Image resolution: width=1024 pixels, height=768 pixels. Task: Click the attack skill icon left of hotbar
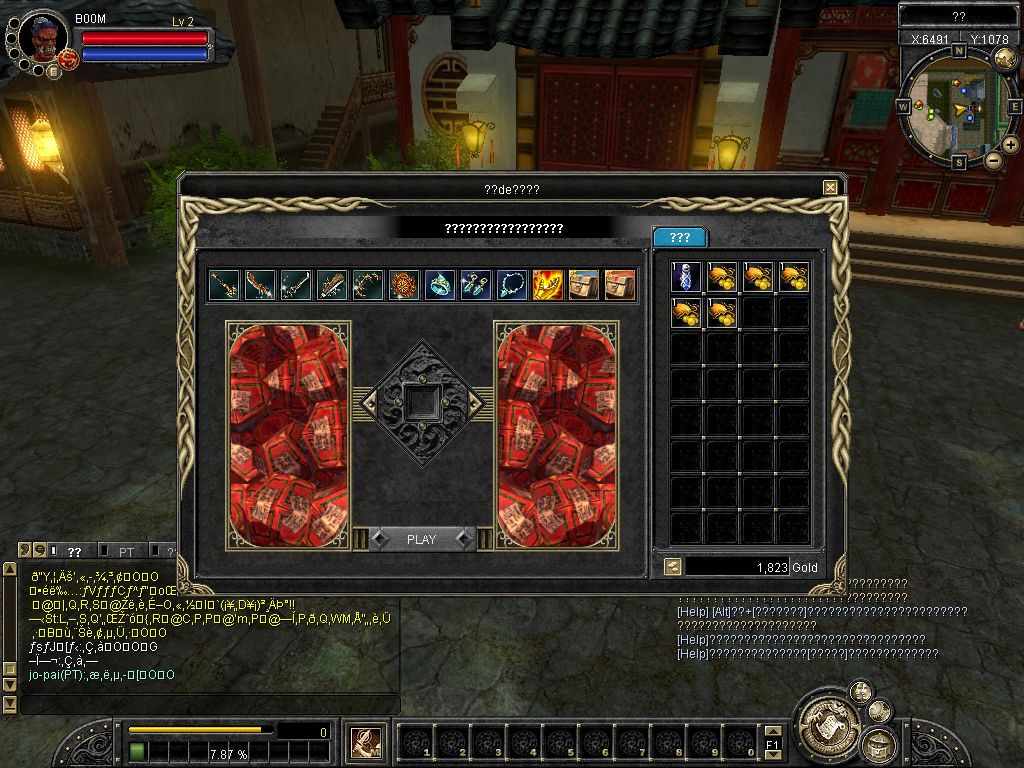tap(367, 743)
